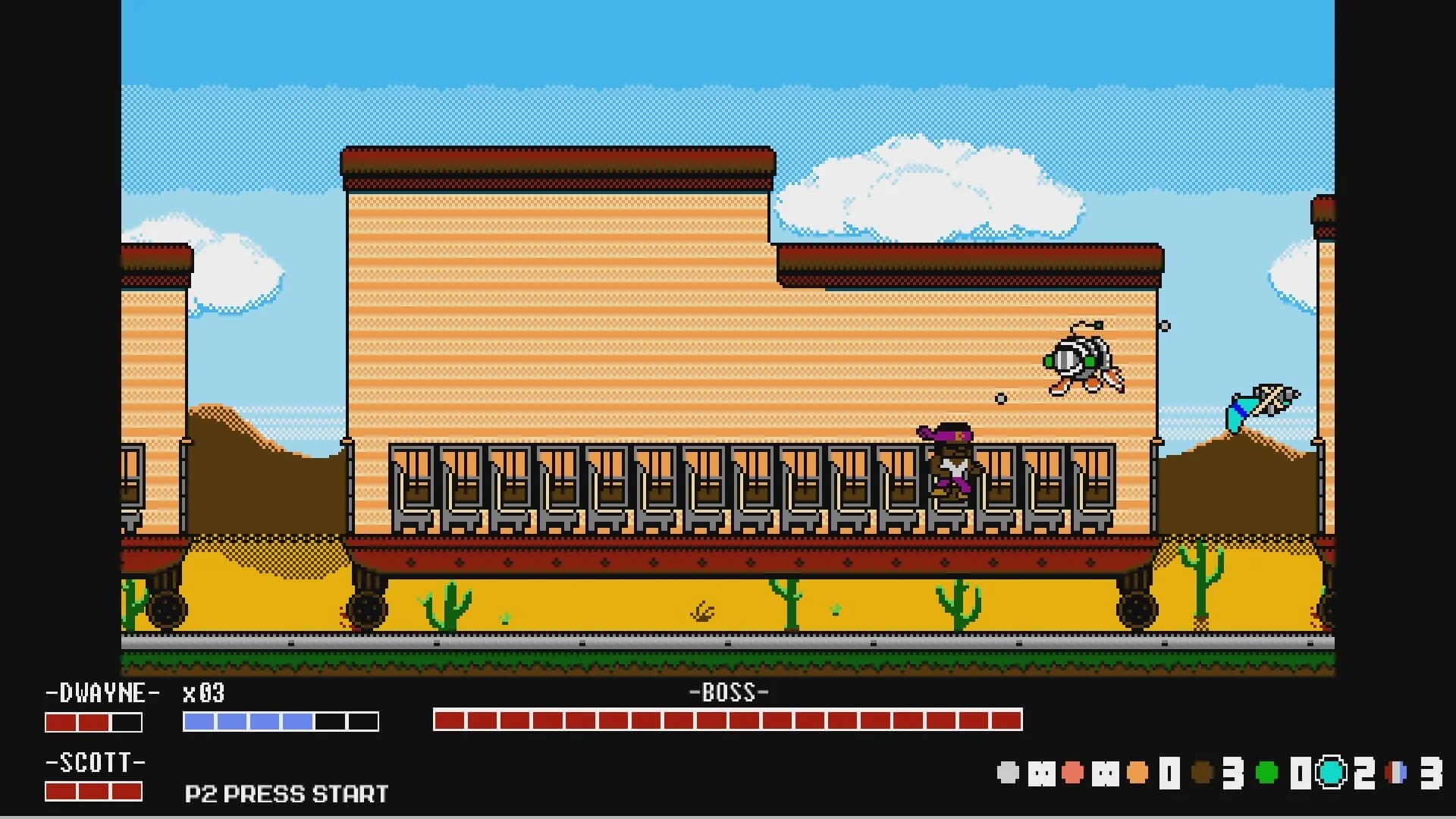Click the brown gem showing count 3
This screenshot has height=819, width=1456.
click(1201, 771)
